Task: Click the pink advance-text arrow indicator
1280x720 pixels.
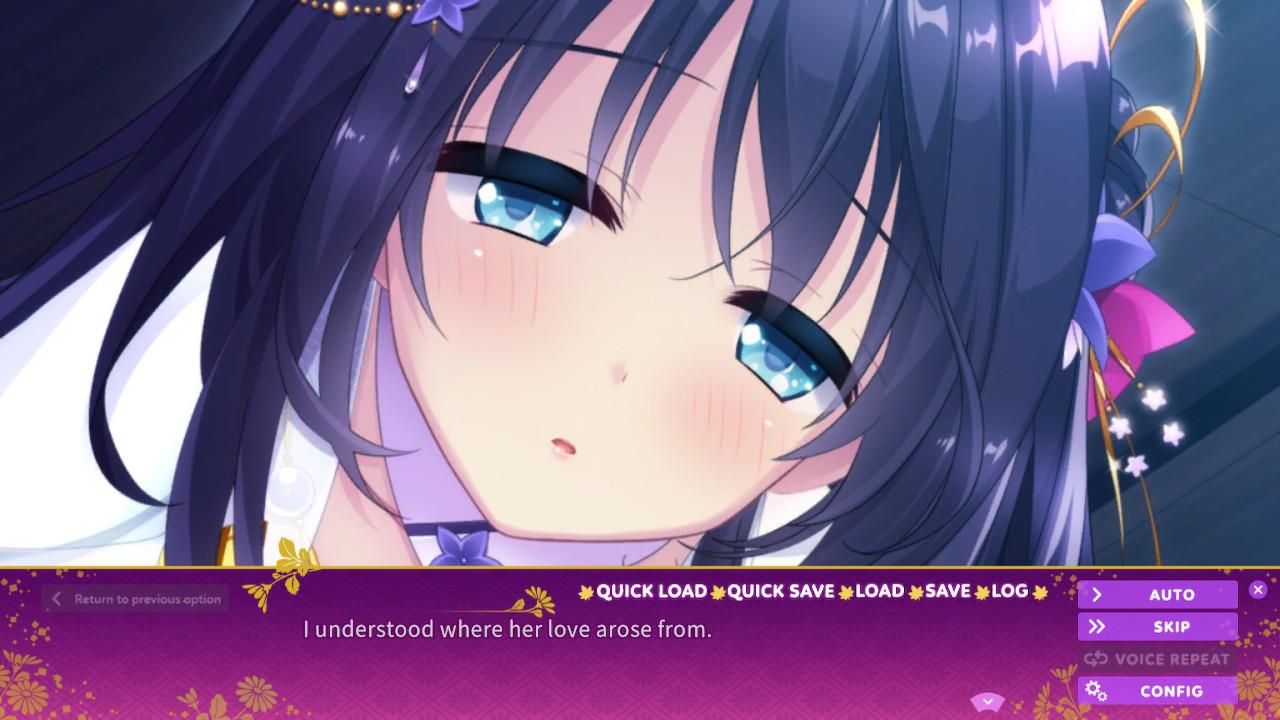Action: (x=987, y=701)
